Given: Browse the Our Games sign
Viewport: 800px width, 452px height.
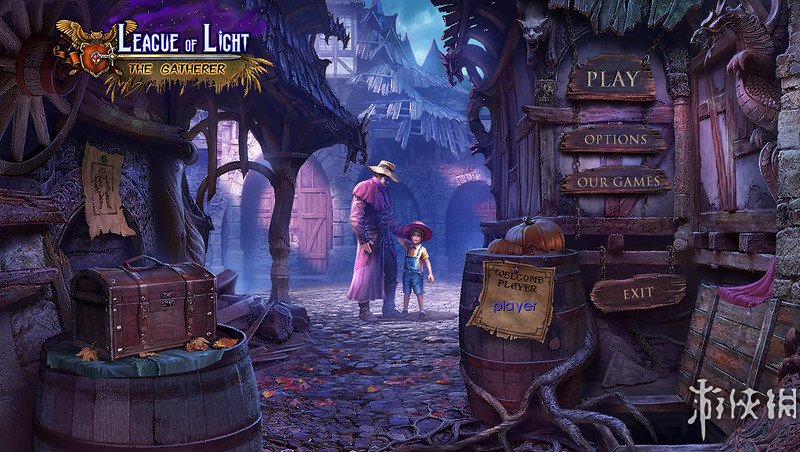Looking at the screenshot, I should pyautogui.click(x=615, y=182).
